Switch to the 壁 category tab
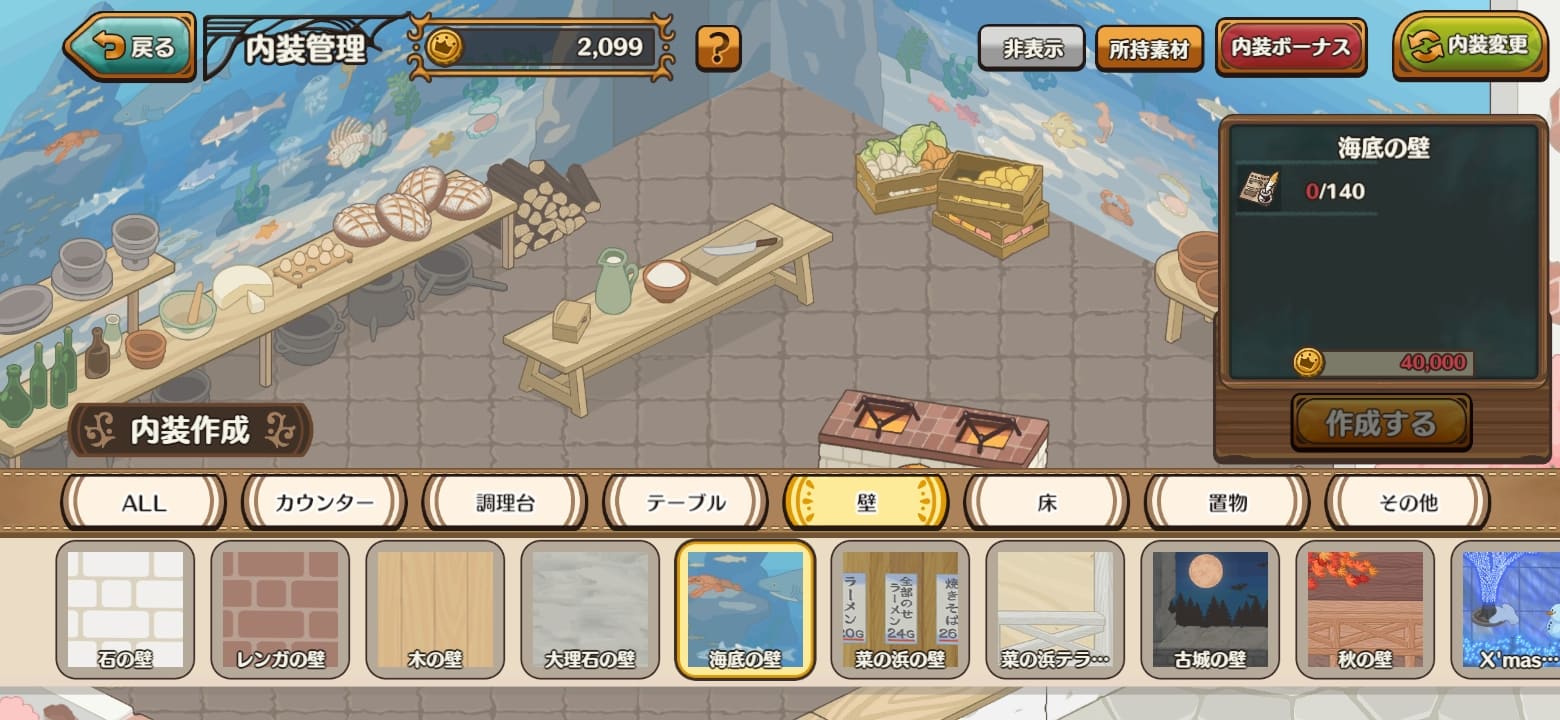The height and width of the screenshot is (720, 1560). click(x=865, y=503)
